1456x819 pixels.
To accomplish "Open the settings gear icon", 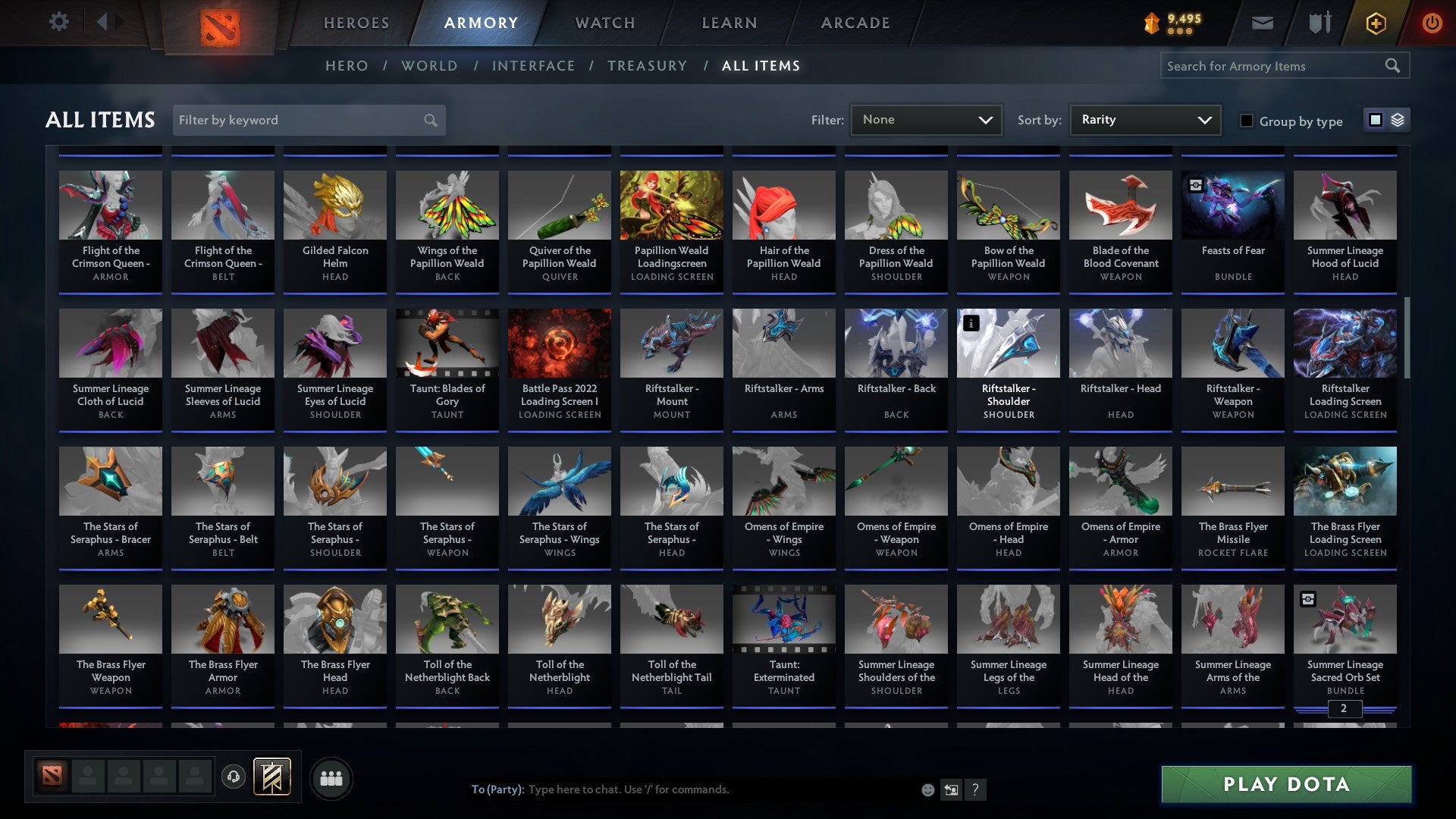I will [58, 22].
